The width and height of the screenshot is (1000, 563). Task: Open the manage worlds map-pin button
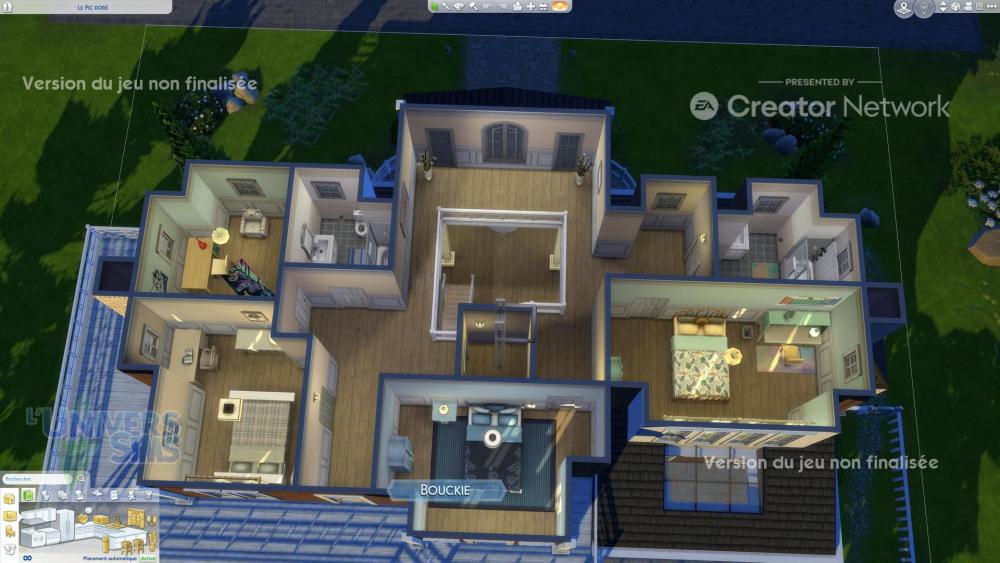[903, 9]
